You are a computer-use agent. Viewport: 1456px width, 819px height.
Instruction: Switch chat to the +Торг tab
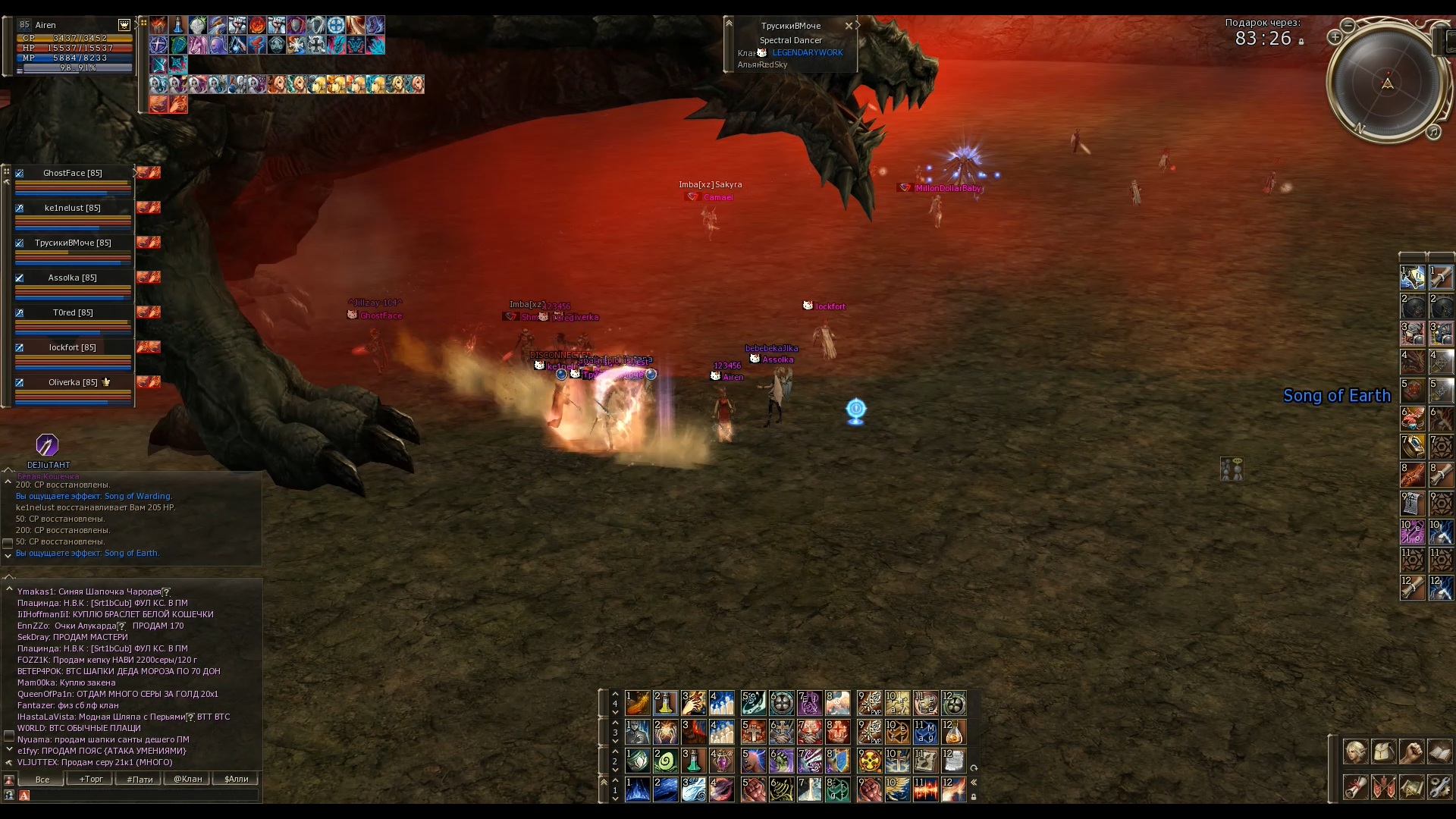[91, 779]
